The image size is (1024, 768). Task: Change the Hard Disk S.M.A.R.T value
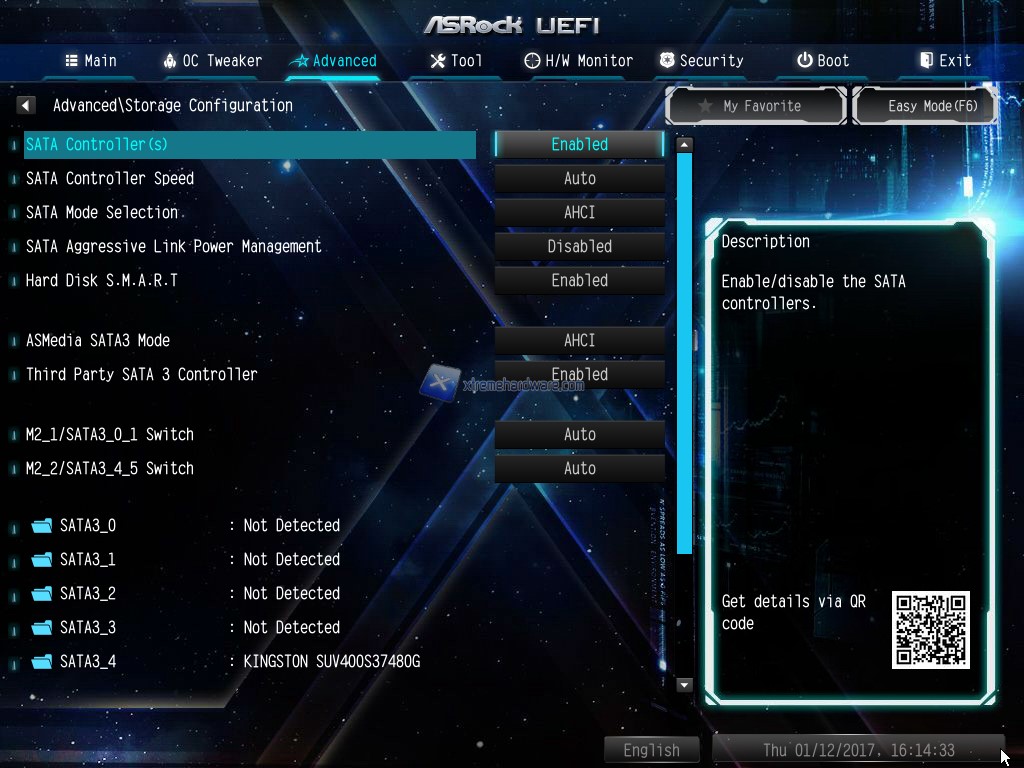tap(579, 281)
